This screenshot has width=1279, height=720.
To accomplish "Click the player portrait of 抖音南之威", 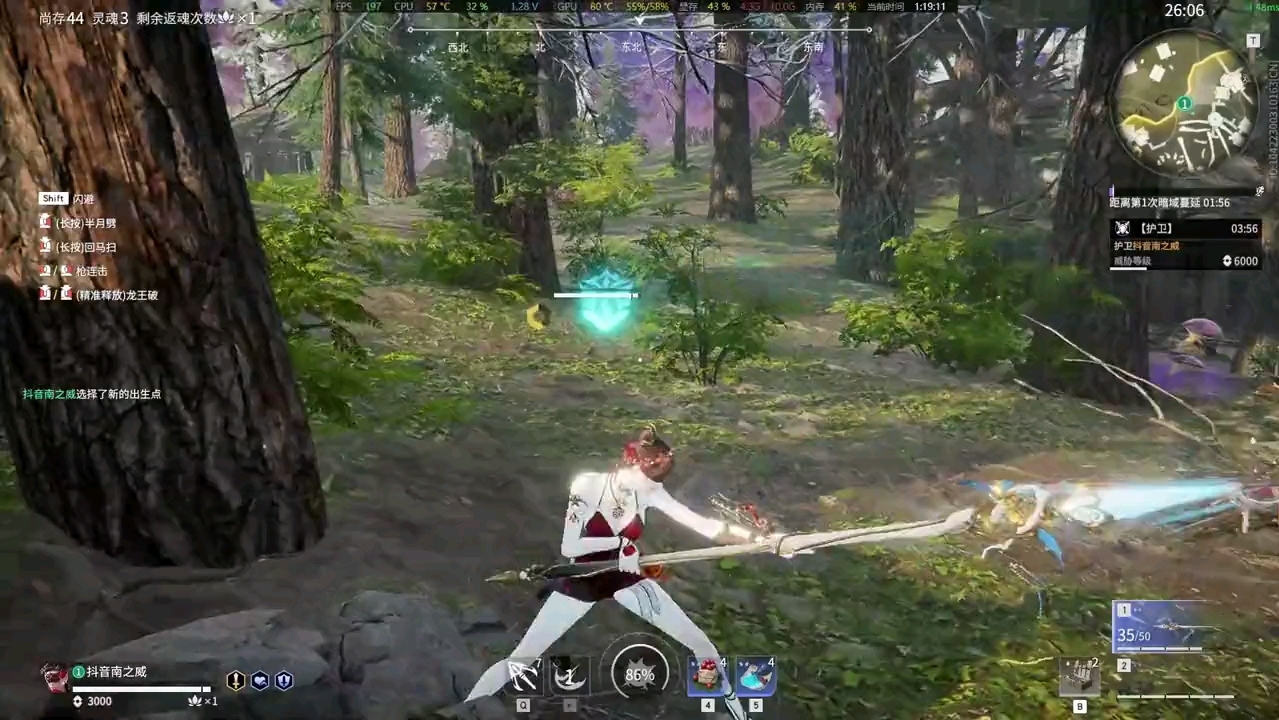I will tap(54, 677).
